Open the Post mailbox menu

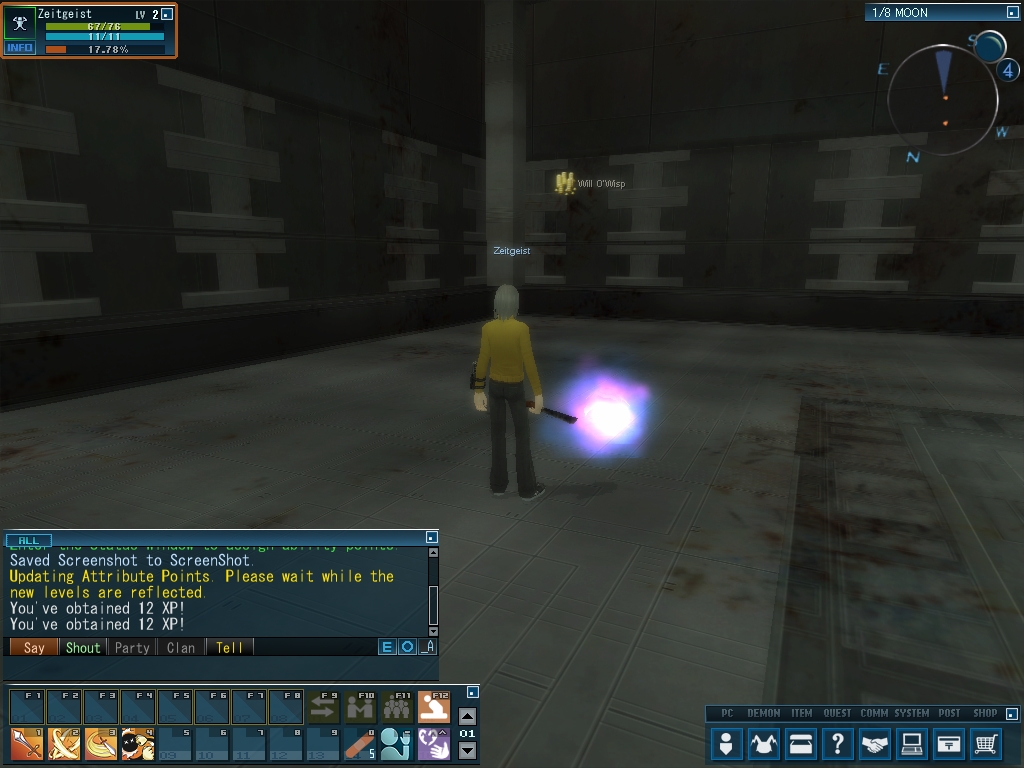[949, 744]
